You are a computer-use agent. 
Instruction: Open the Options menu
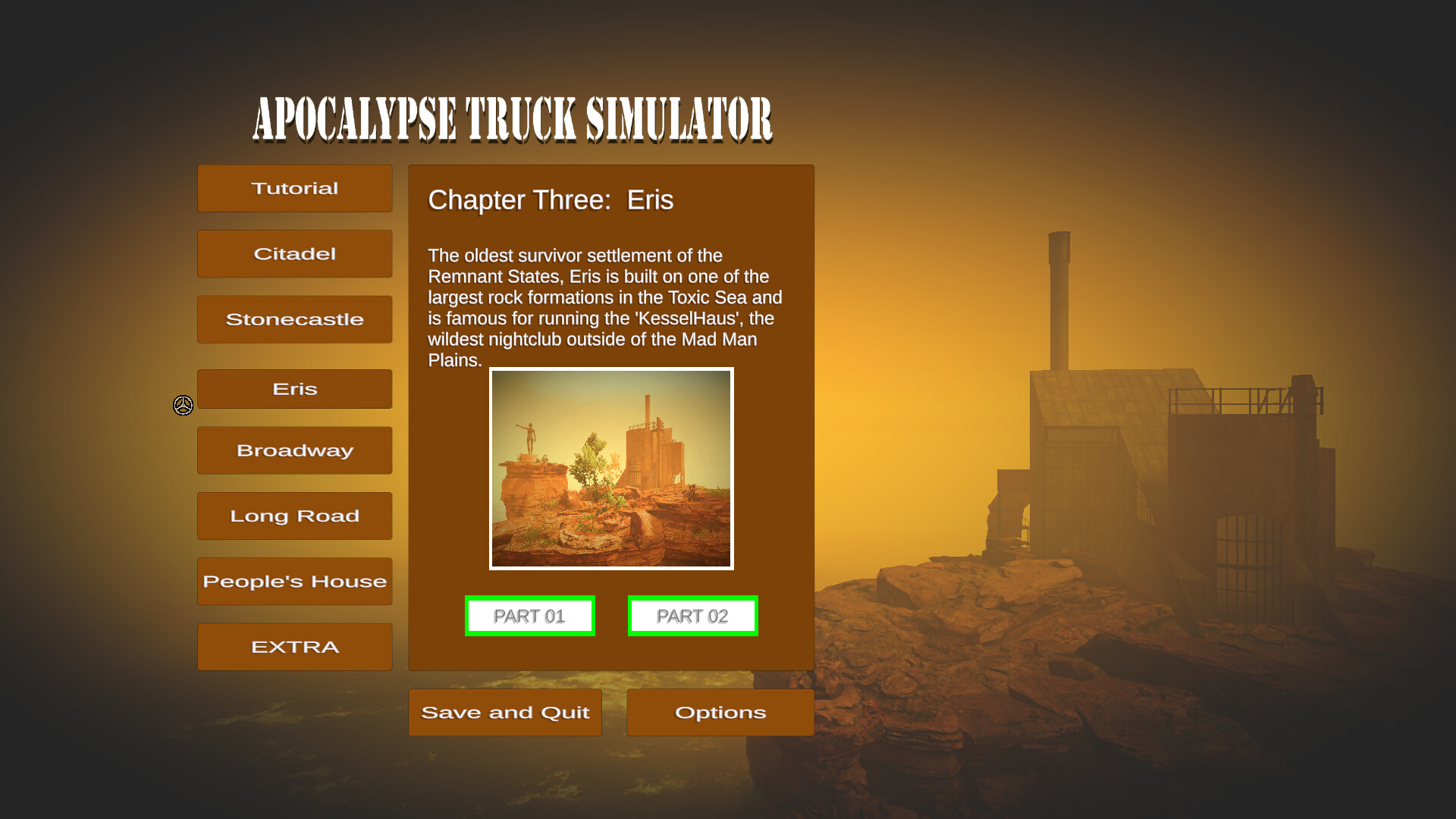point(720,712)
